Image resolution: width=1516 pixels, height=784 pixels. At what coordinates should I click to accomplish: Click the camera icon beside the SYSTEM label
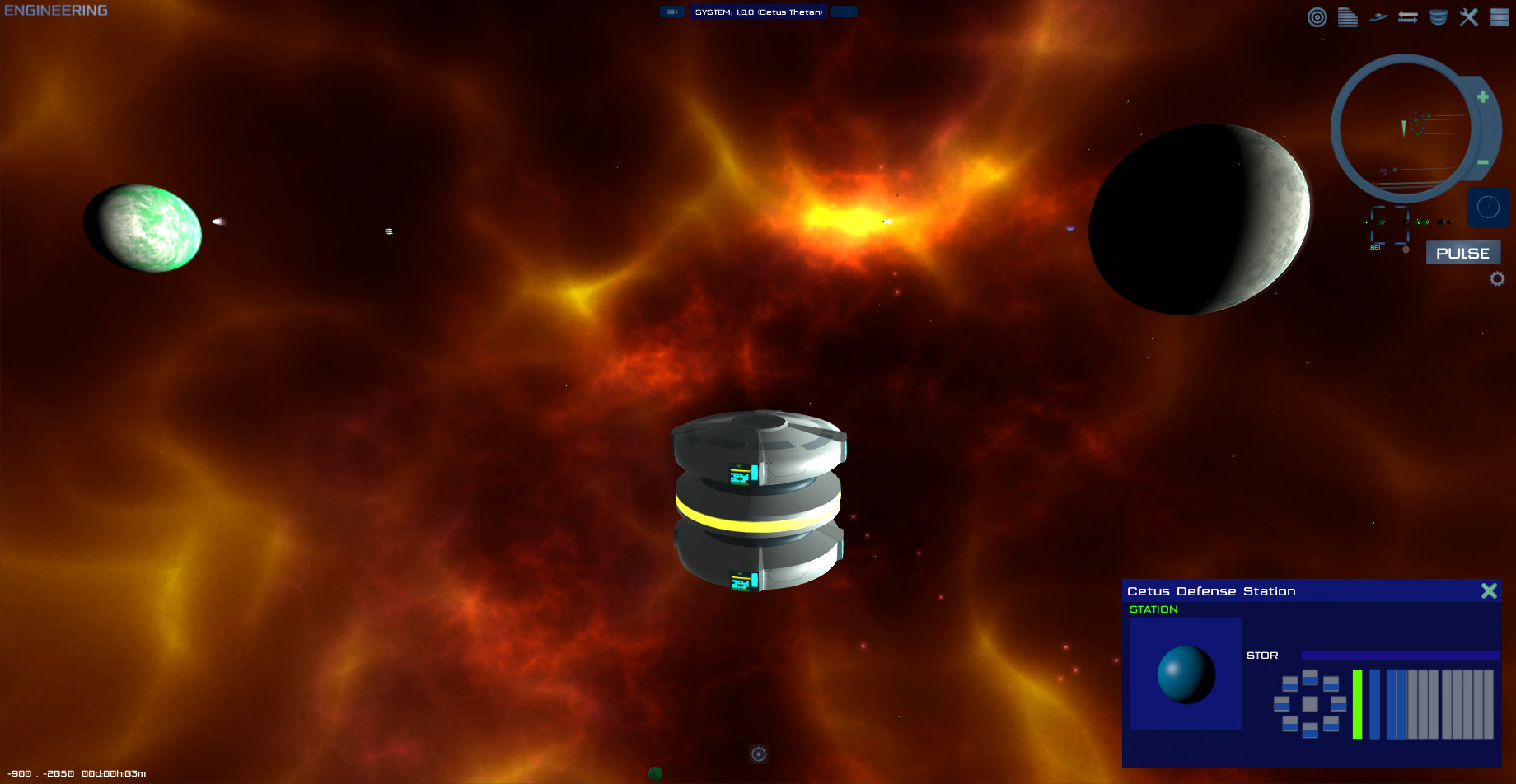point(672,12)
